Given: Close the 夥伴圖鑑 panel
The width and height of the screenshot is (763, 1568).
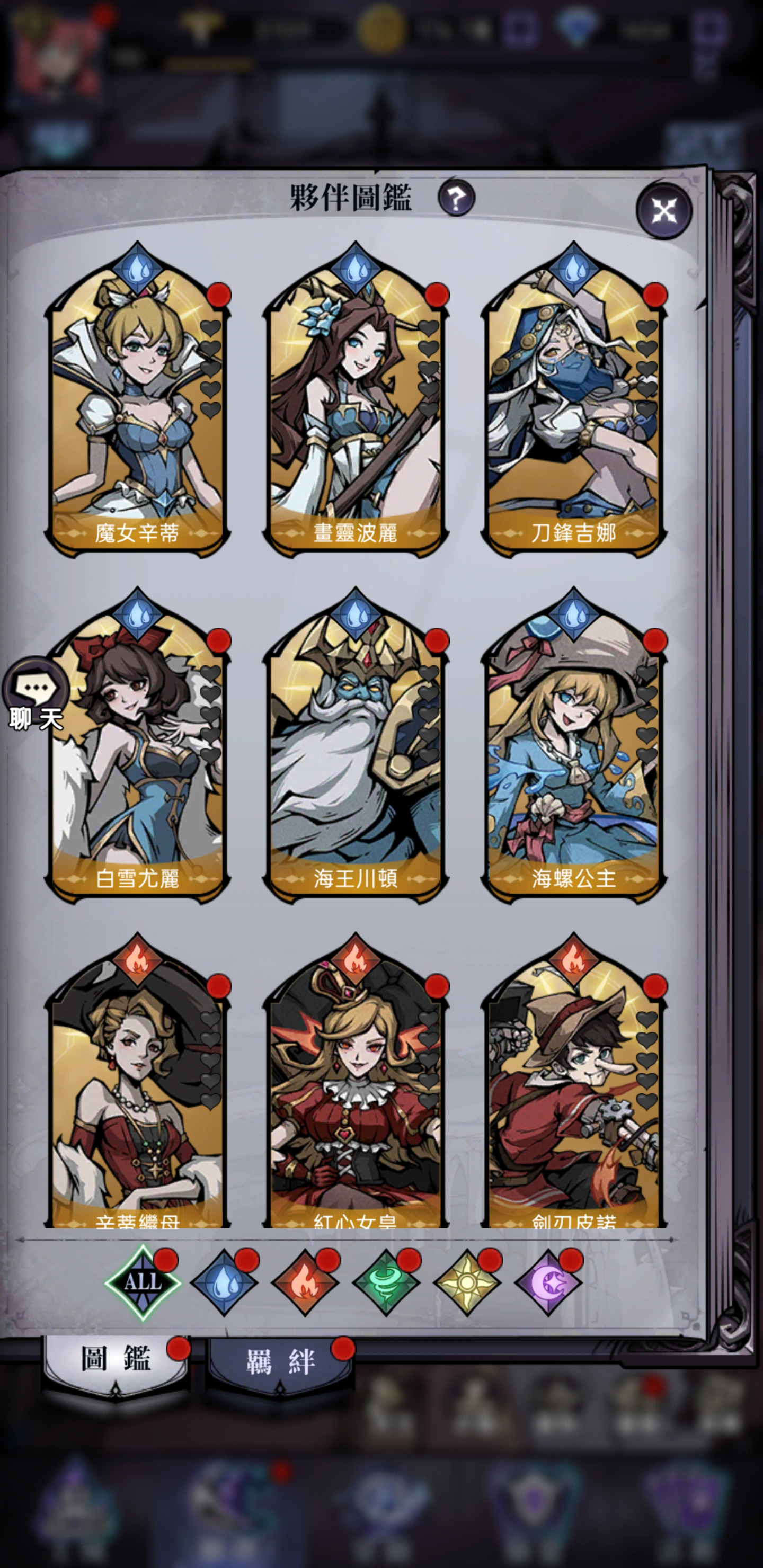Looking at the screenshot, I should (664, 211).
